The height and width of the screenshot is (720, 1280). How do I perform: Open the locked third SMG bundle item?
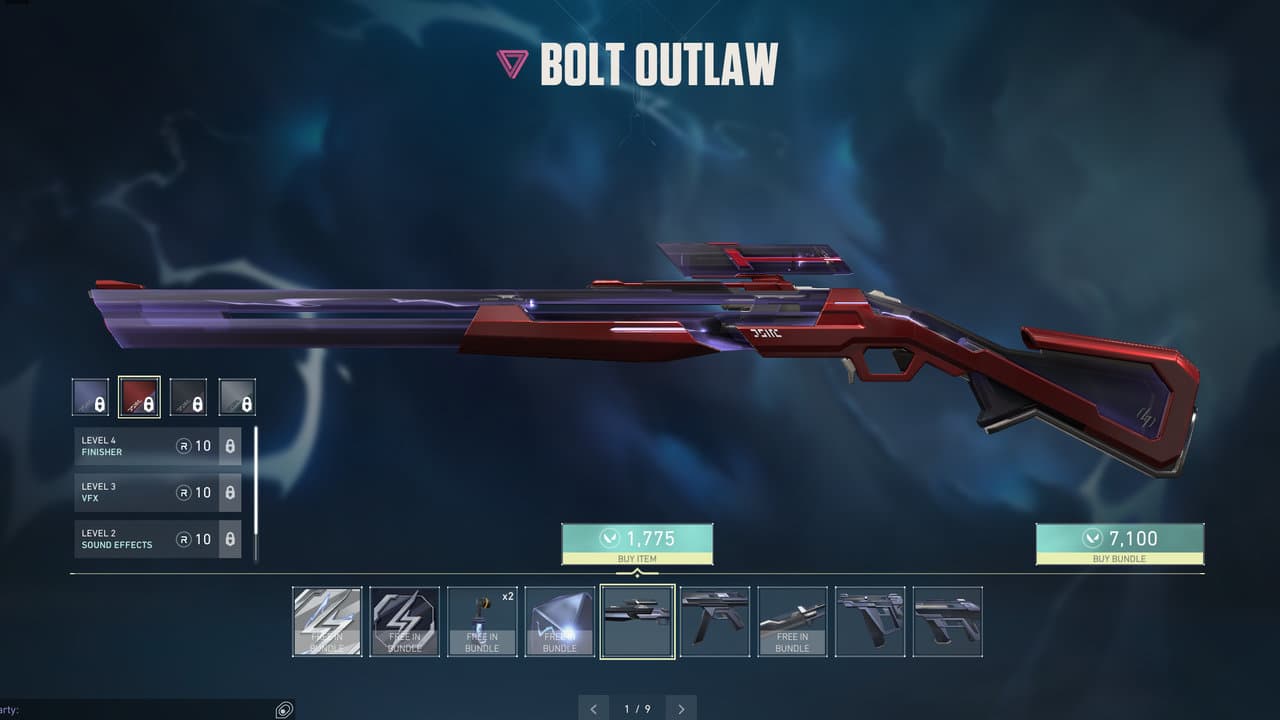tap(869, 620)
